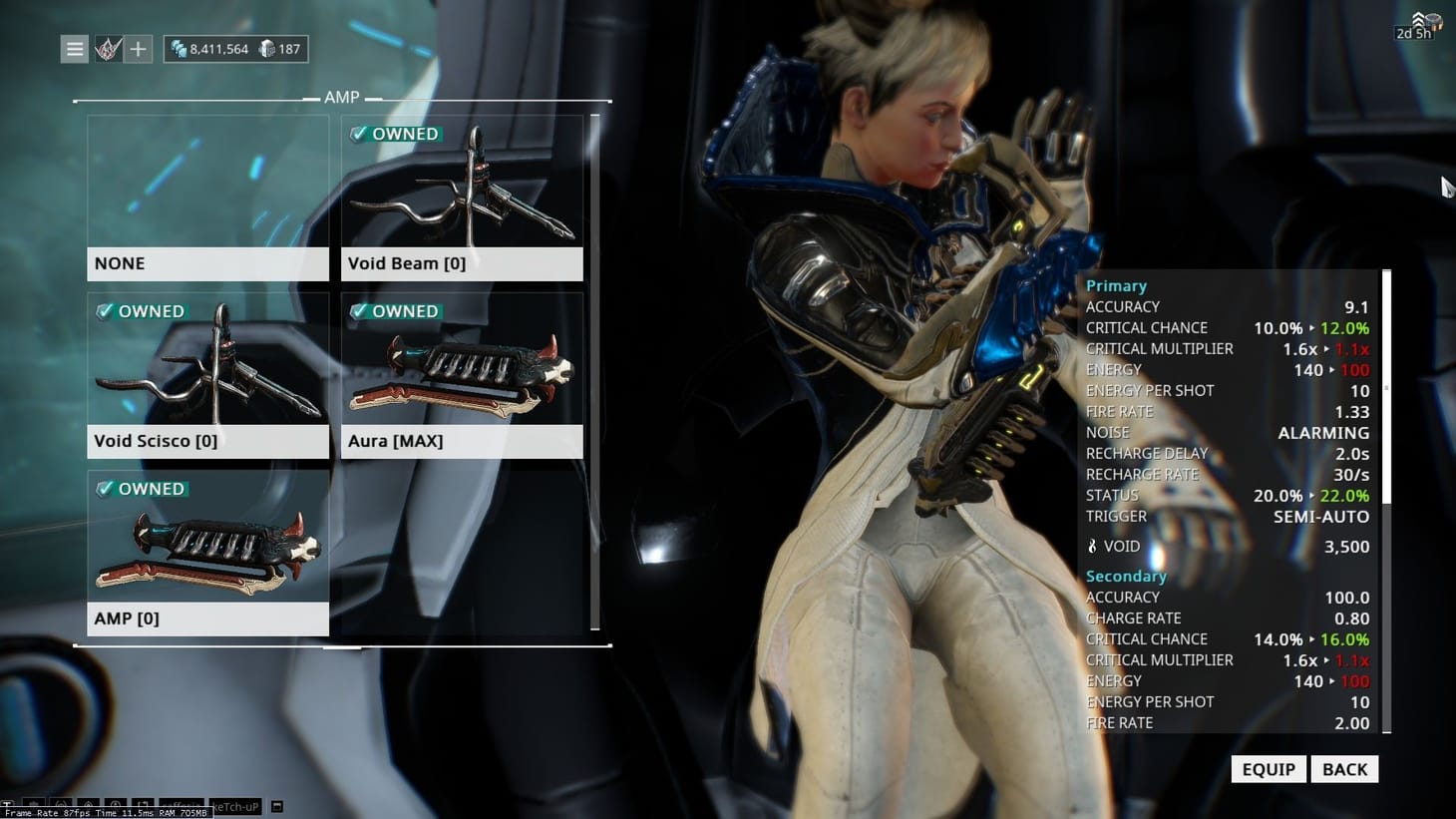Collapse the Primary stats section

(x=1116, y=285)
